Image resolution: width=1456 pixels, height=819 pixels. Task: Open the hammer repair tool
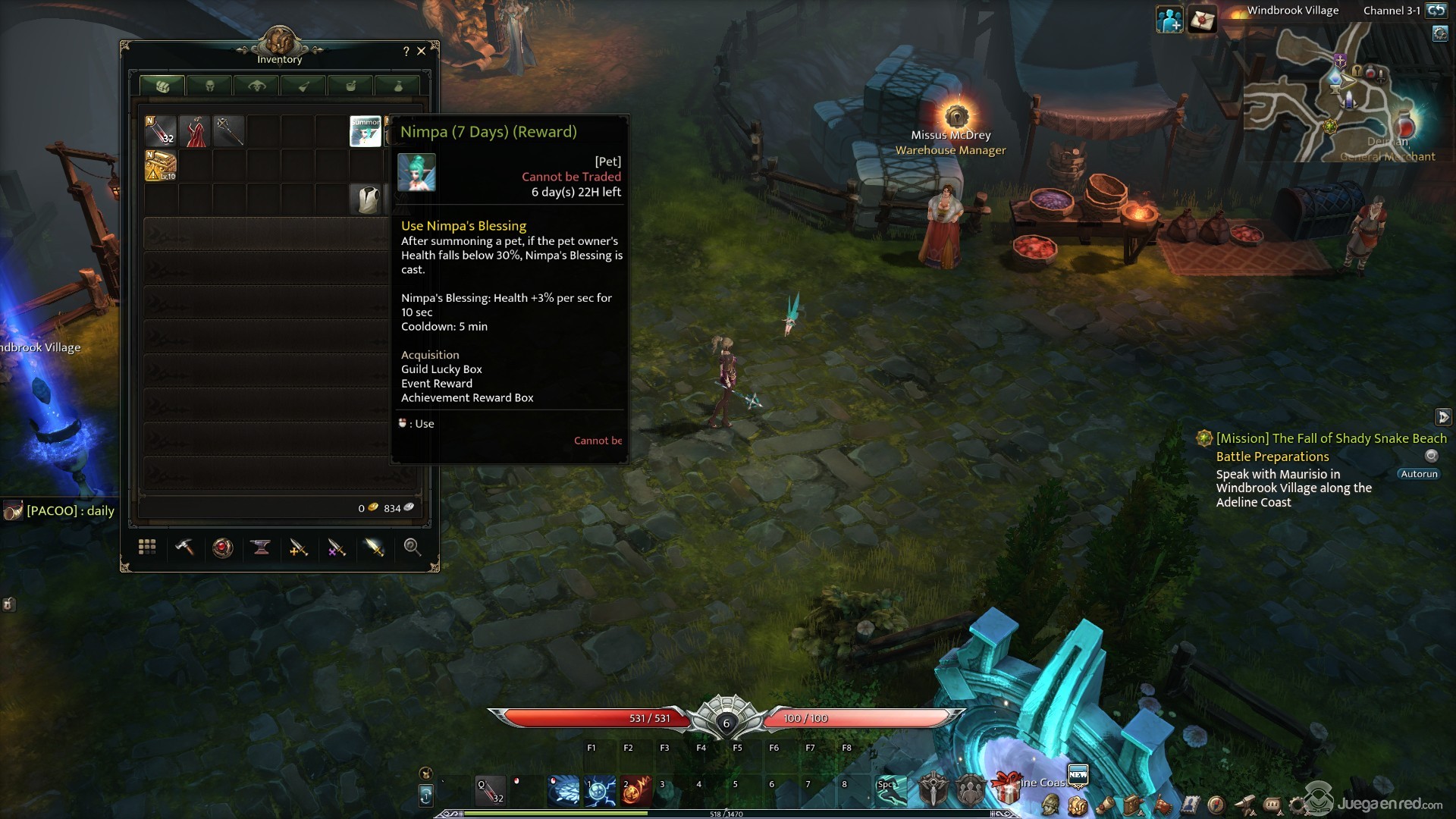(184, 547)
